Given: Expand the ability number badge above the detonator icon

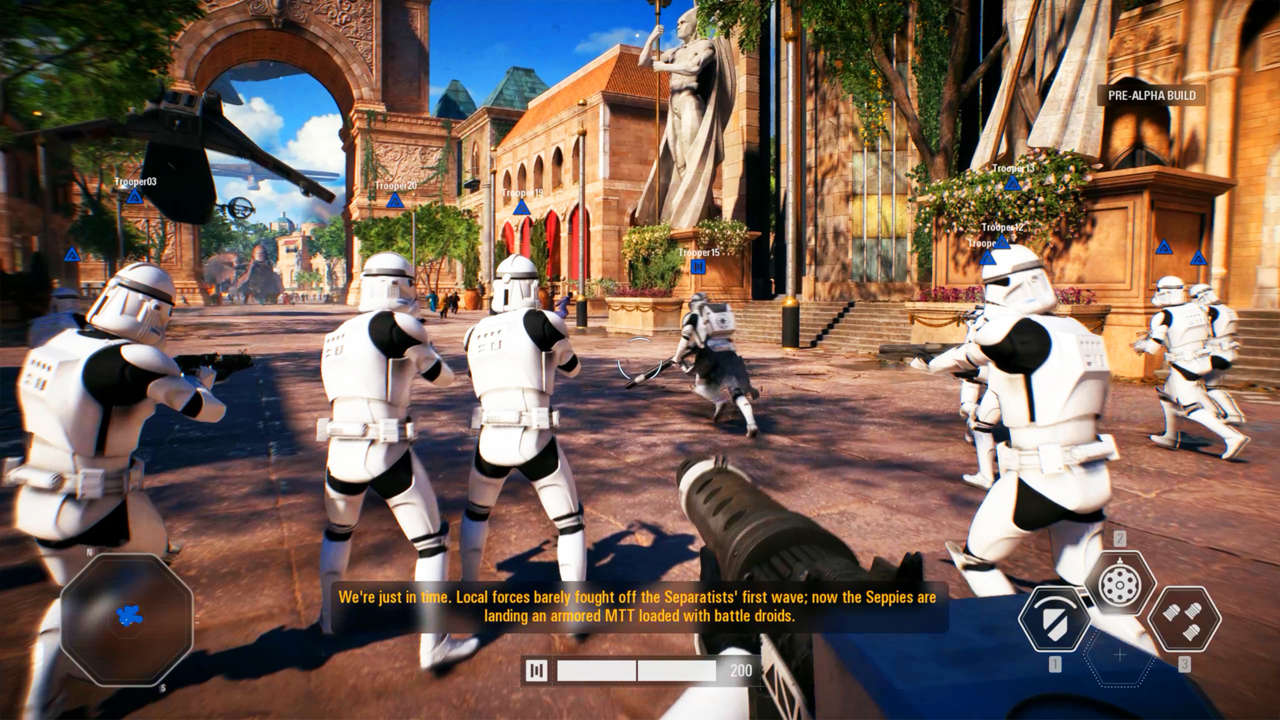Looking at the screenshot, I should [1120, 537].
